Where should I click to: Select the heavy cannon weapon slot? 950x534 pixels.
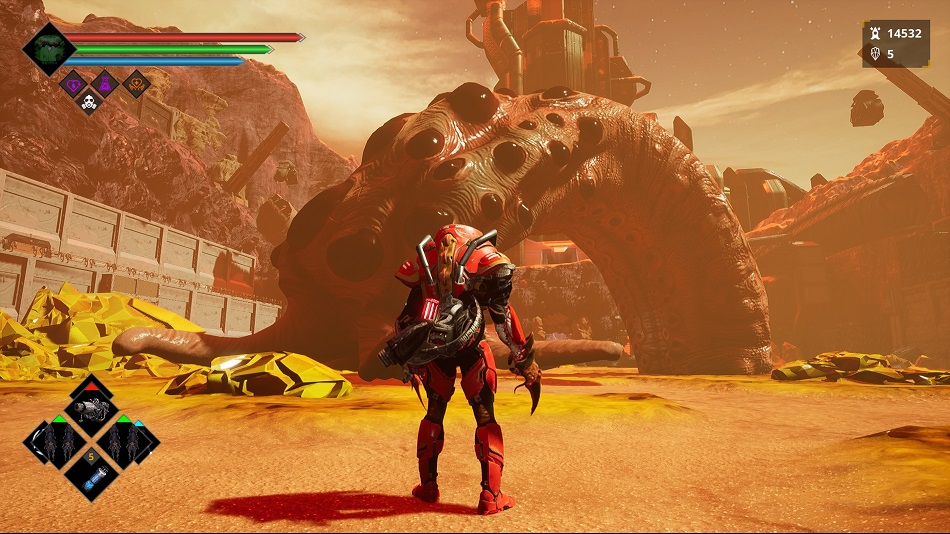coord(91,409)
